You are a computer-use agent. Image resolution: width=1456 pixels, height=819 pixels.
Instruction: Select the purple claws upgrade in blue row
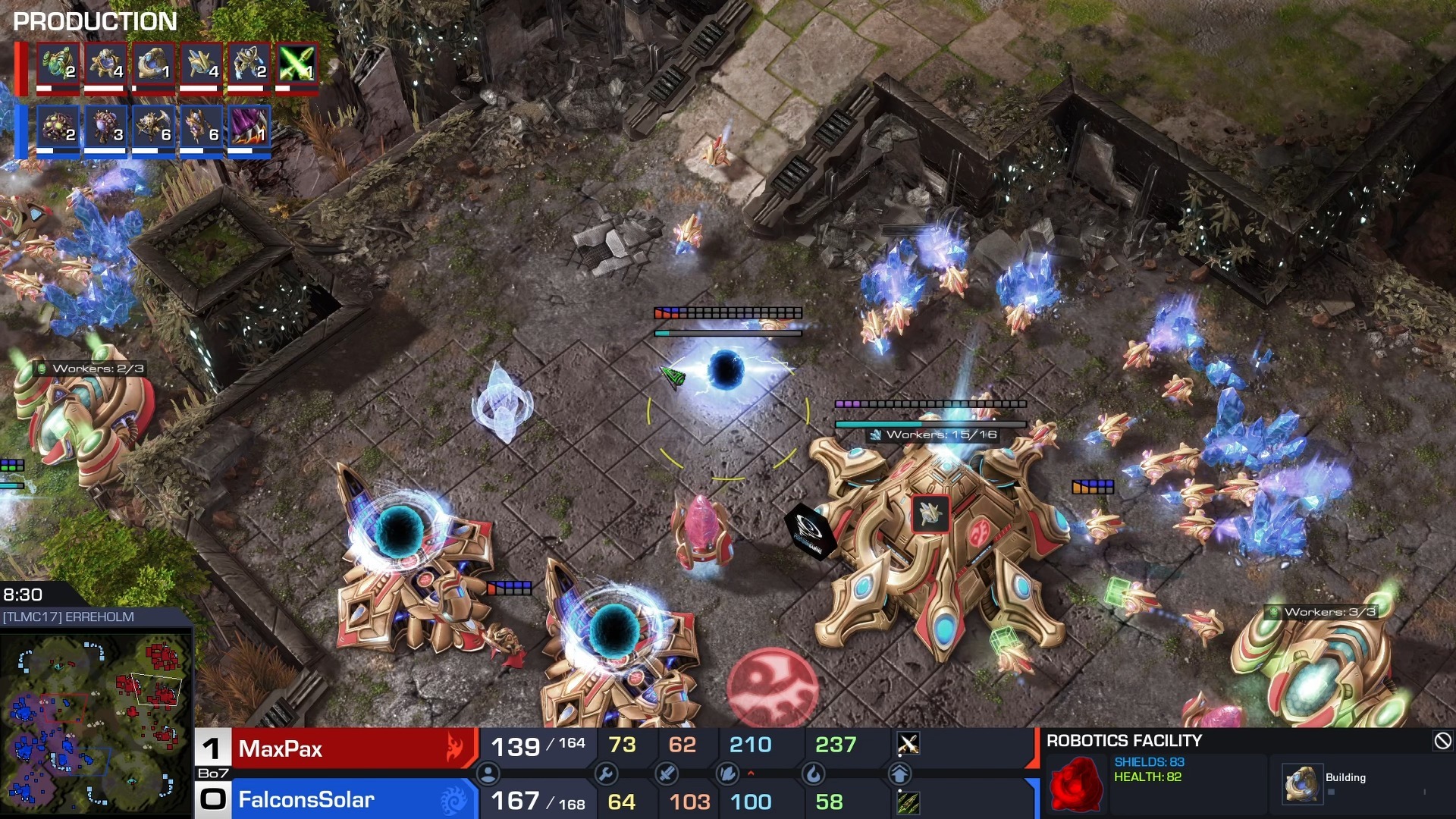[249, 126]
